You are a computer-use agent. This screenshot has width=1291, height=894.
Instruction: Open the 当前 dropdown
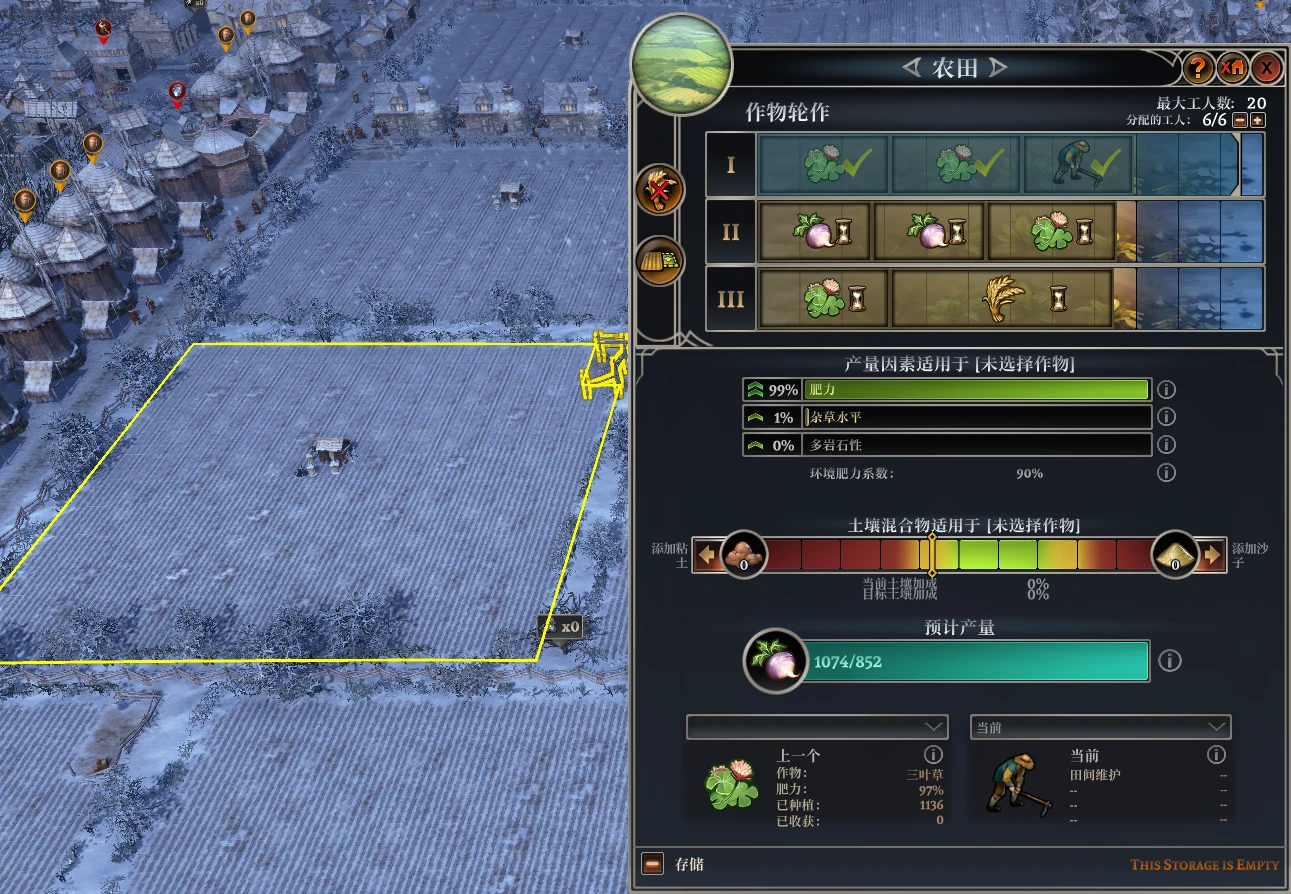coord(1100,727)
